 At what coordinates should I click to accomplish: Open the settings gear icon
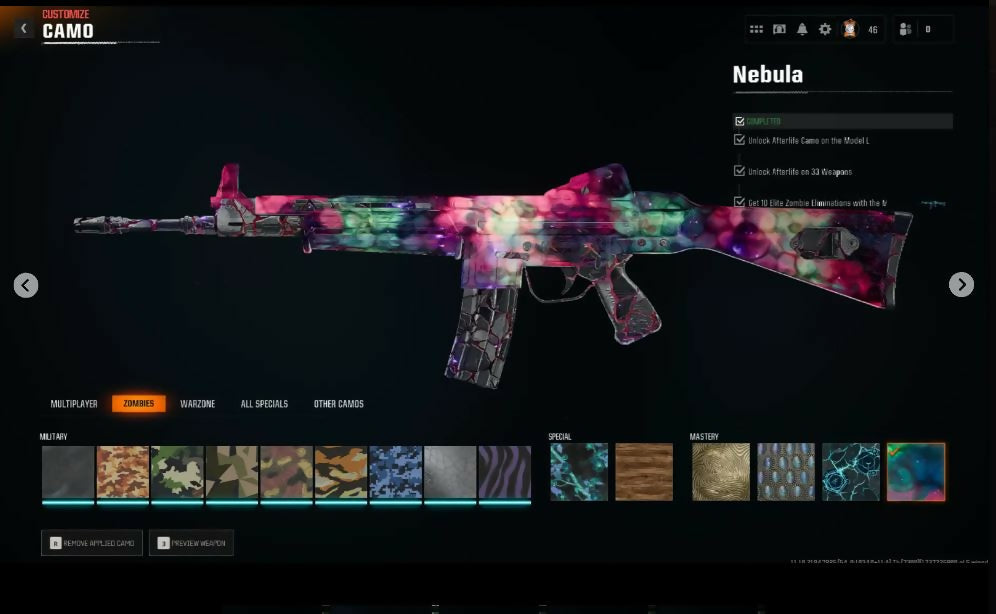[825, 30]
